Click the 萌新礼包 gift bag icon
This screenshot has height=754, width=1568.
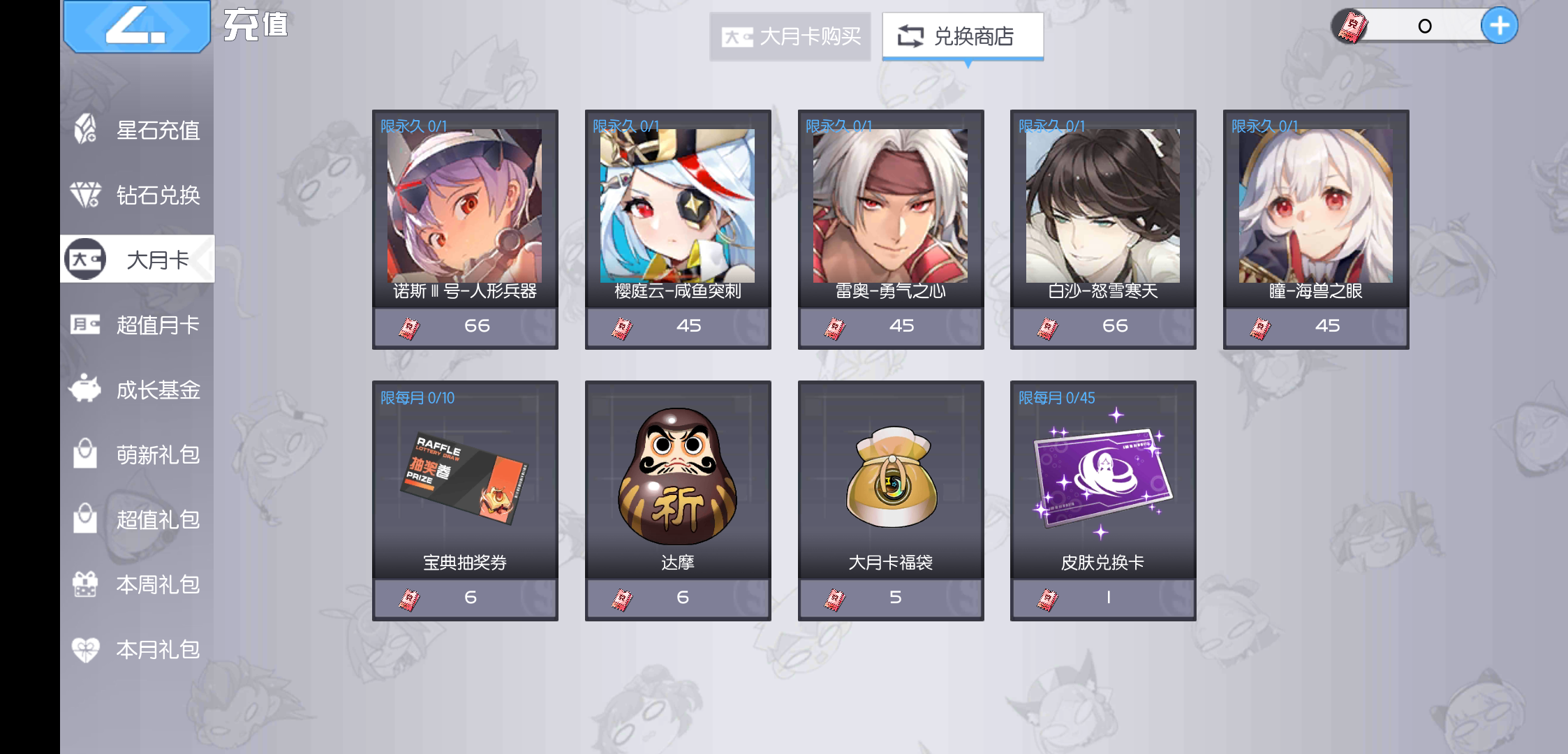tap(84, 454)
